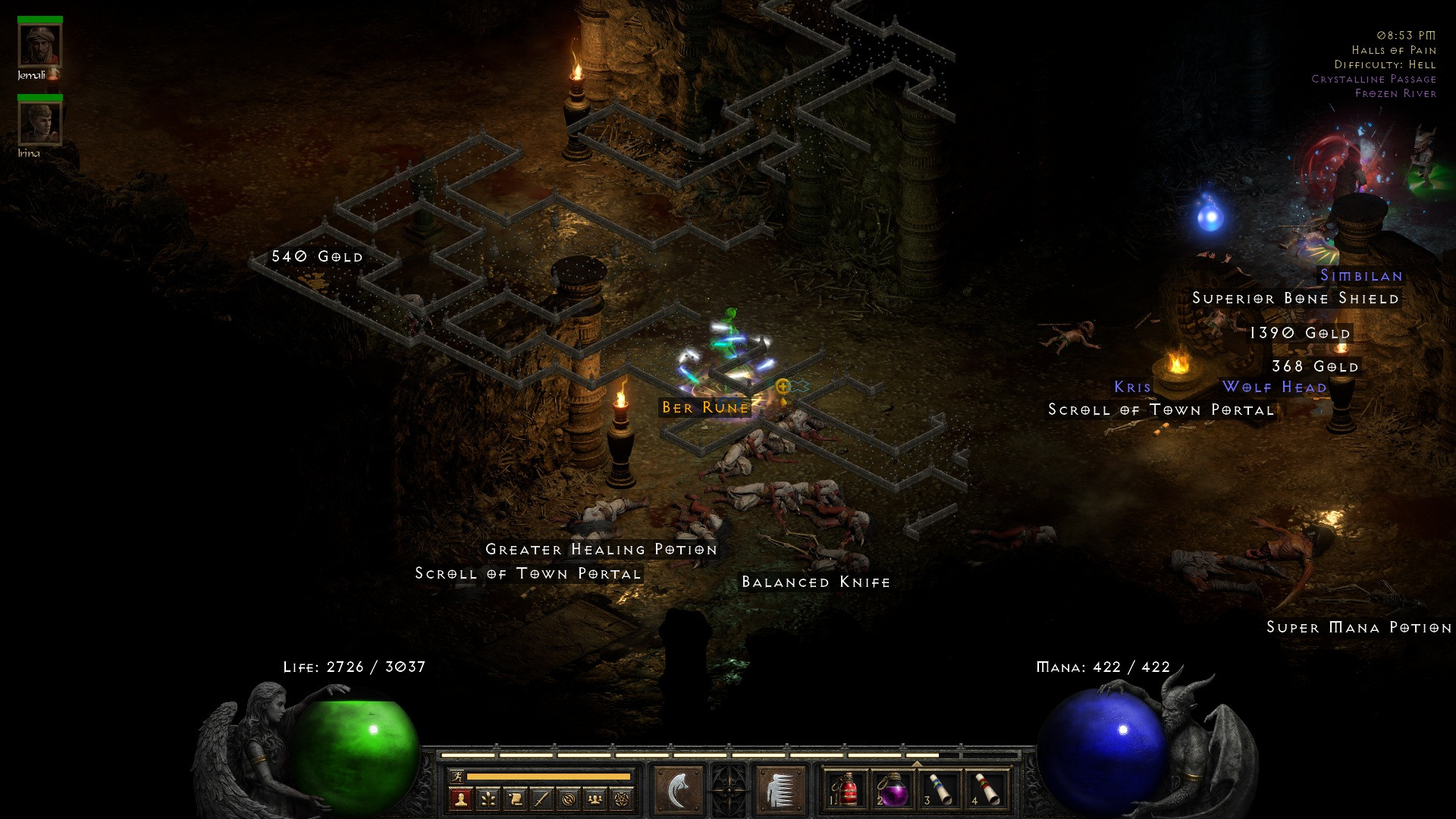Screen dimensions: 1456x819
Task: Click the round emblem mini panel button
Action: click(x=569, y=799)
